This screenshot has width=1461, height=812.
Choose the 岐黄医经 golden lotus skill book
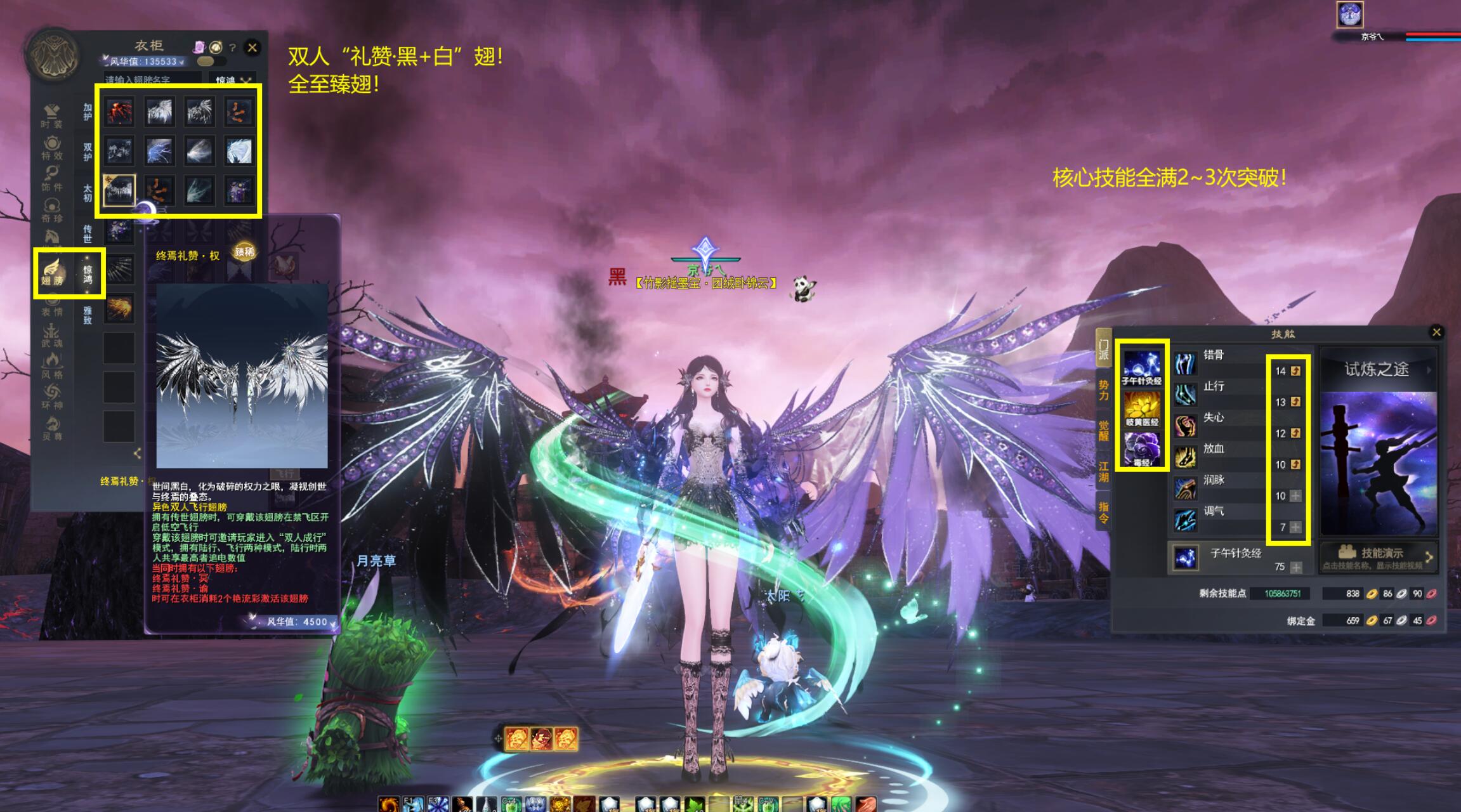1142,408
